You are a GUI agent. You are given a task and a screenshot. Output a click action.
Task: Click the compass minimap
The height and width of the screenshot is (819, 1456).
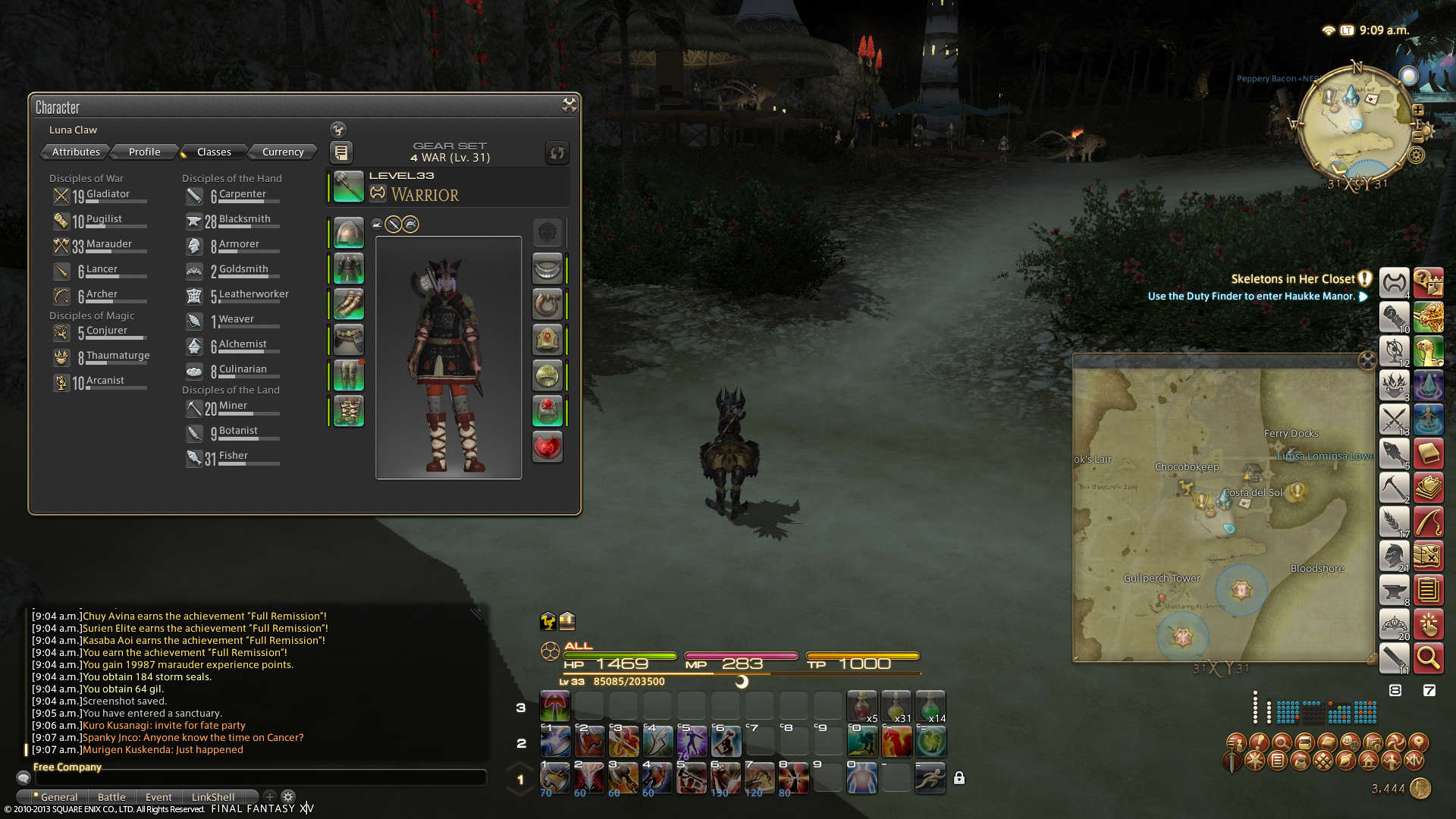(1357, 125)
